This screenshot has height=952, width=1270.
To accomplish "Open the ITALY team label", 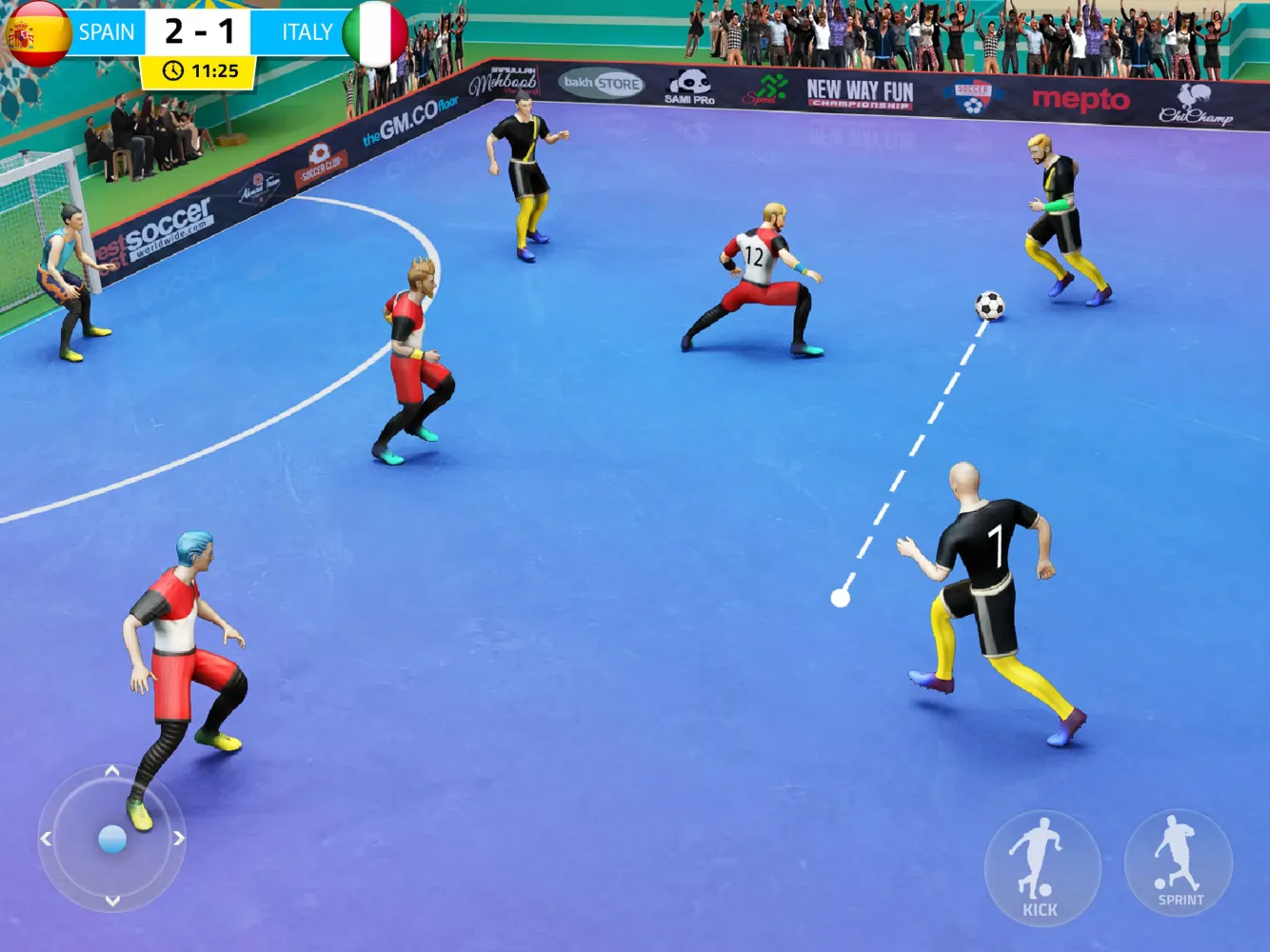I will click(305, 31).
